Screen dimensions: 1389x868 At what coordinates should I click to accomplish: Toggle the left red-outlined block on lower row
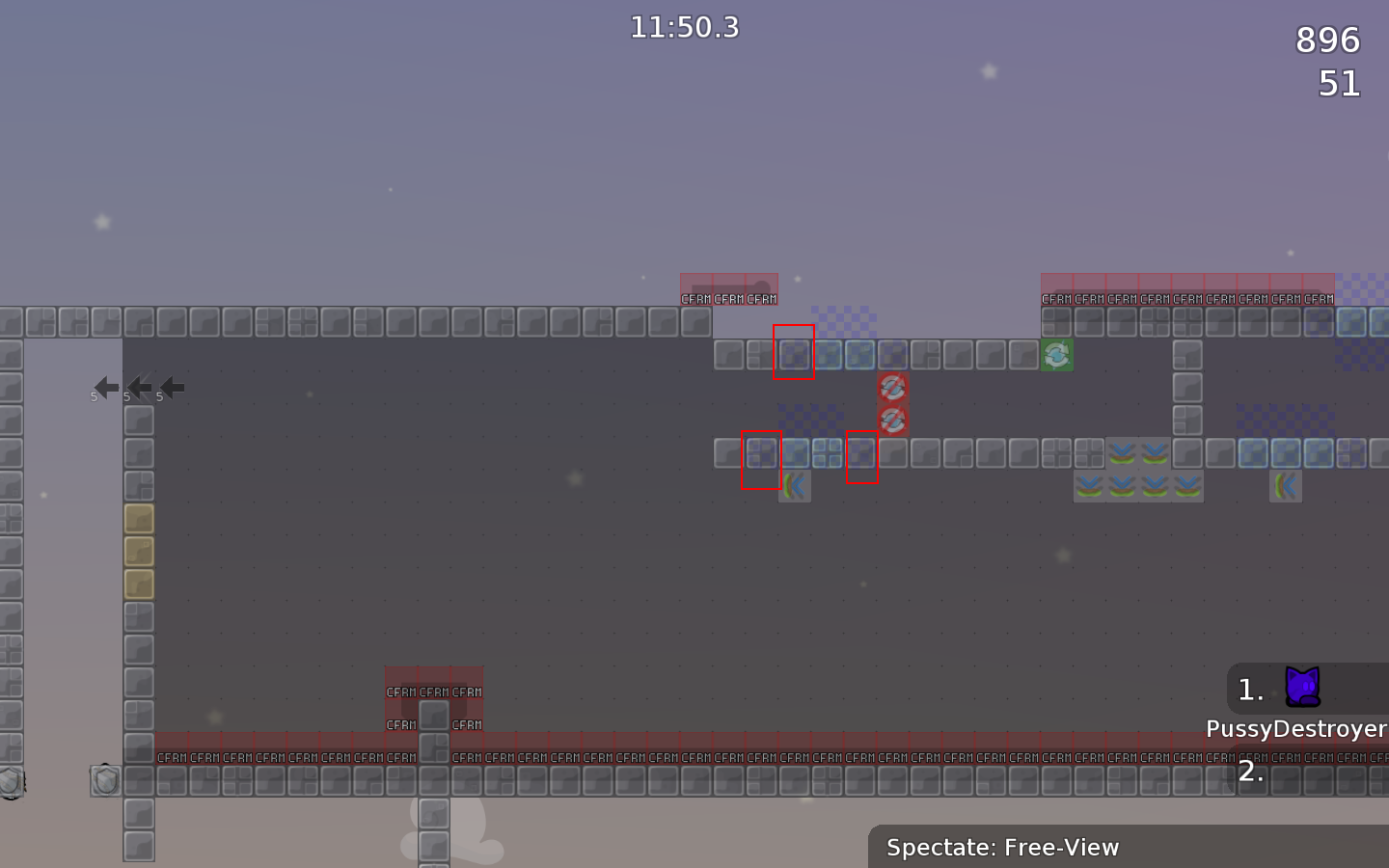click(x=760, y=454)
